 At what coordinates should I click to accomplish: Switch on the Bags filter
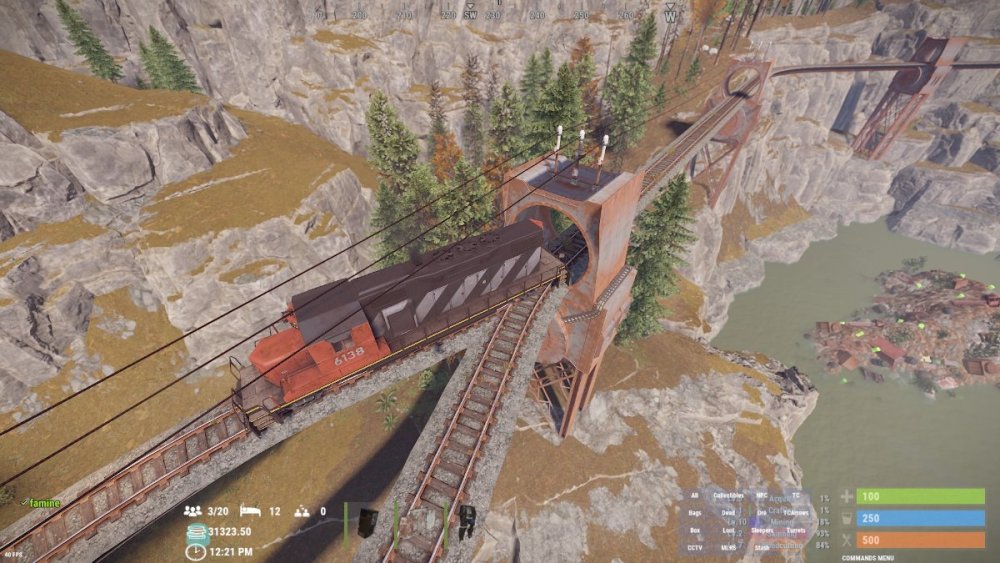click(695, 513)
